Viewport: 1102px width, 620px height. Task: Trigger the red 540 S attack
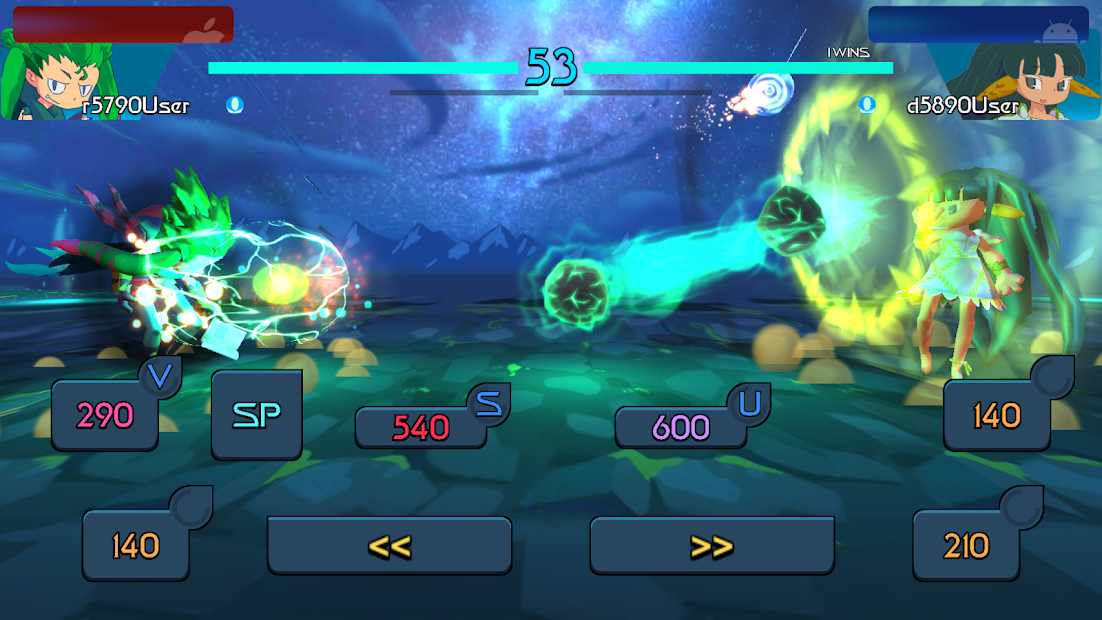(421, 427)
